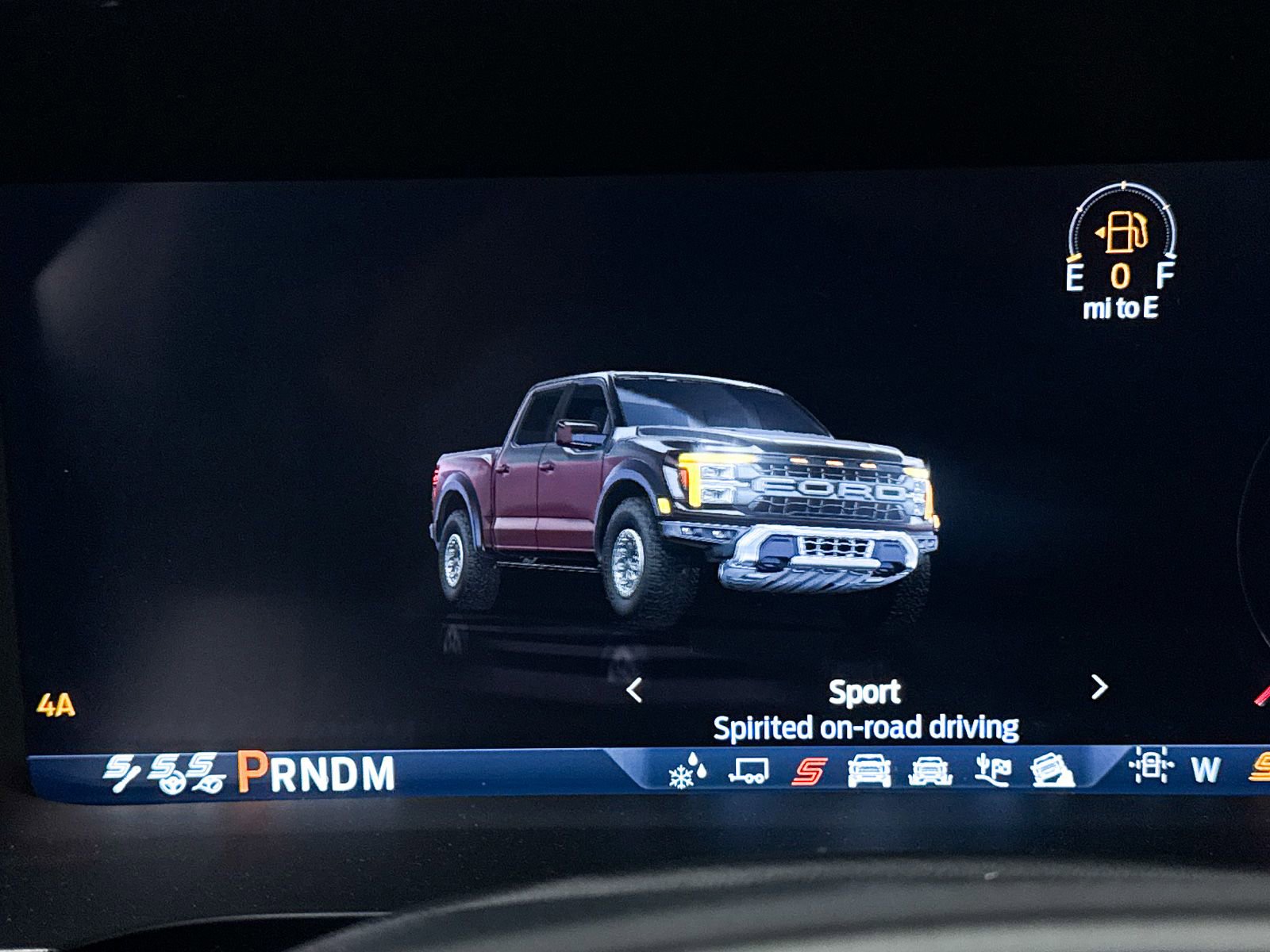Image resolution: width=1270 pixels, height=952 pixels.
Task: Select the Park gear indicator
Action: (252, 770)
